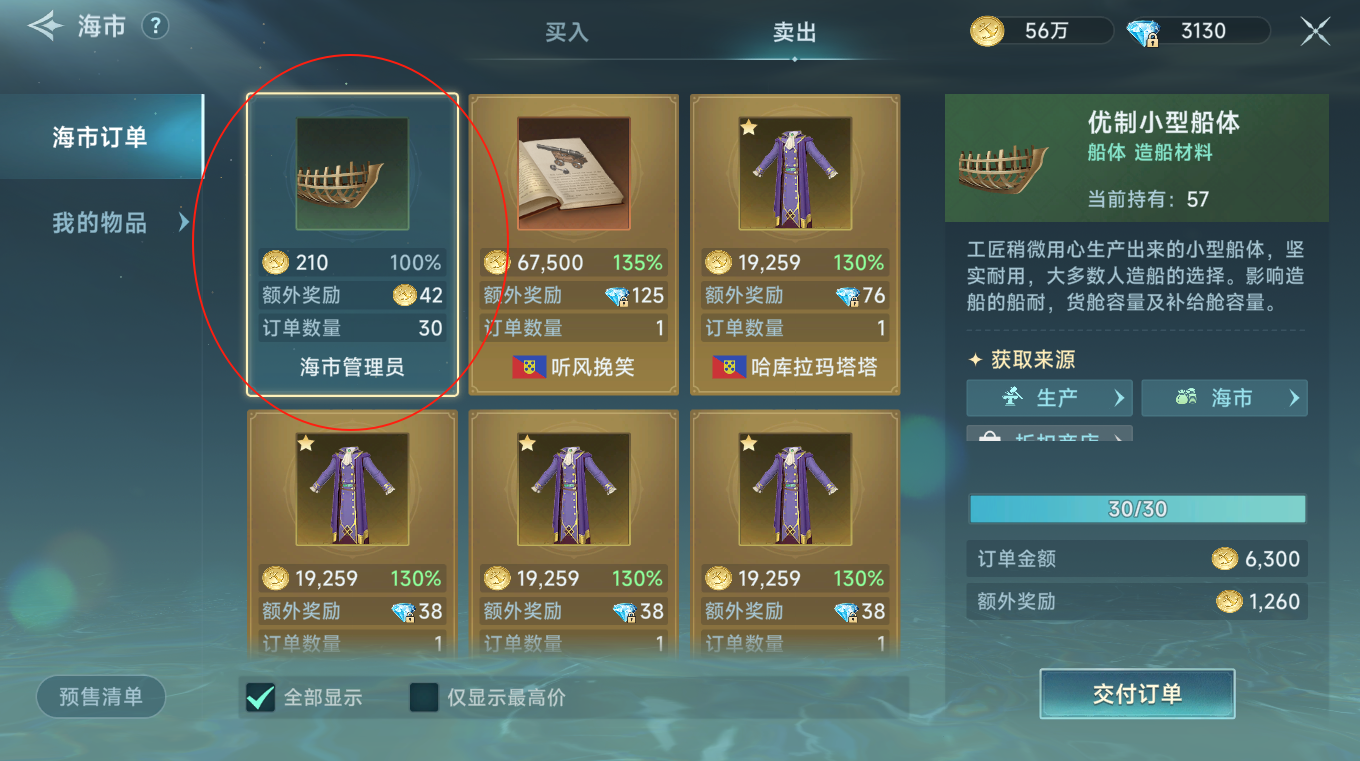The height and width of the screenshot is (761, 1360).
Task: Click the 交付订单 button
Action: pos(1137,694)
